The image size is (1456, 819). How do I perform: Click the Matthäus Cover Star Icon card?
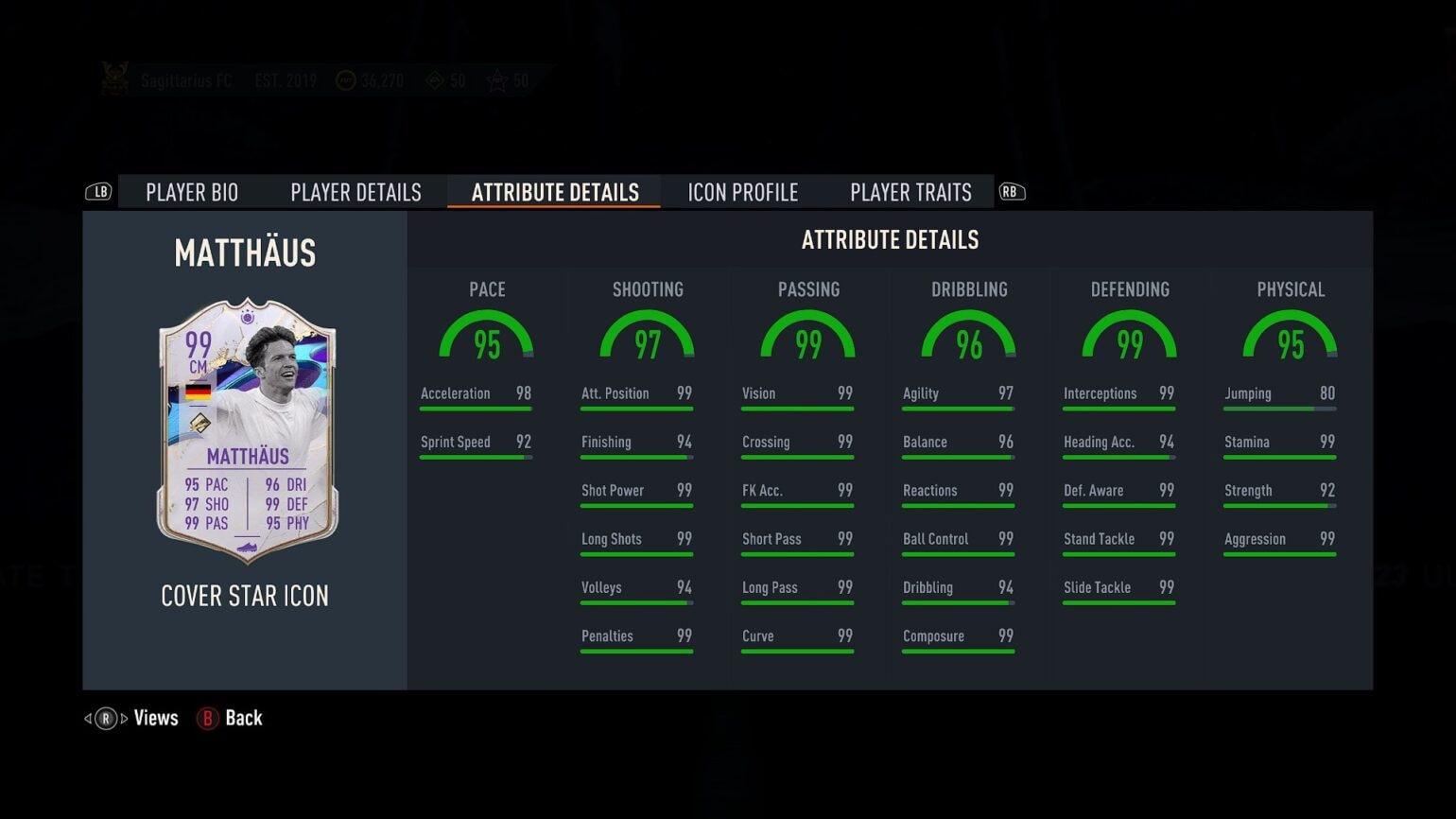pos(245,435)
